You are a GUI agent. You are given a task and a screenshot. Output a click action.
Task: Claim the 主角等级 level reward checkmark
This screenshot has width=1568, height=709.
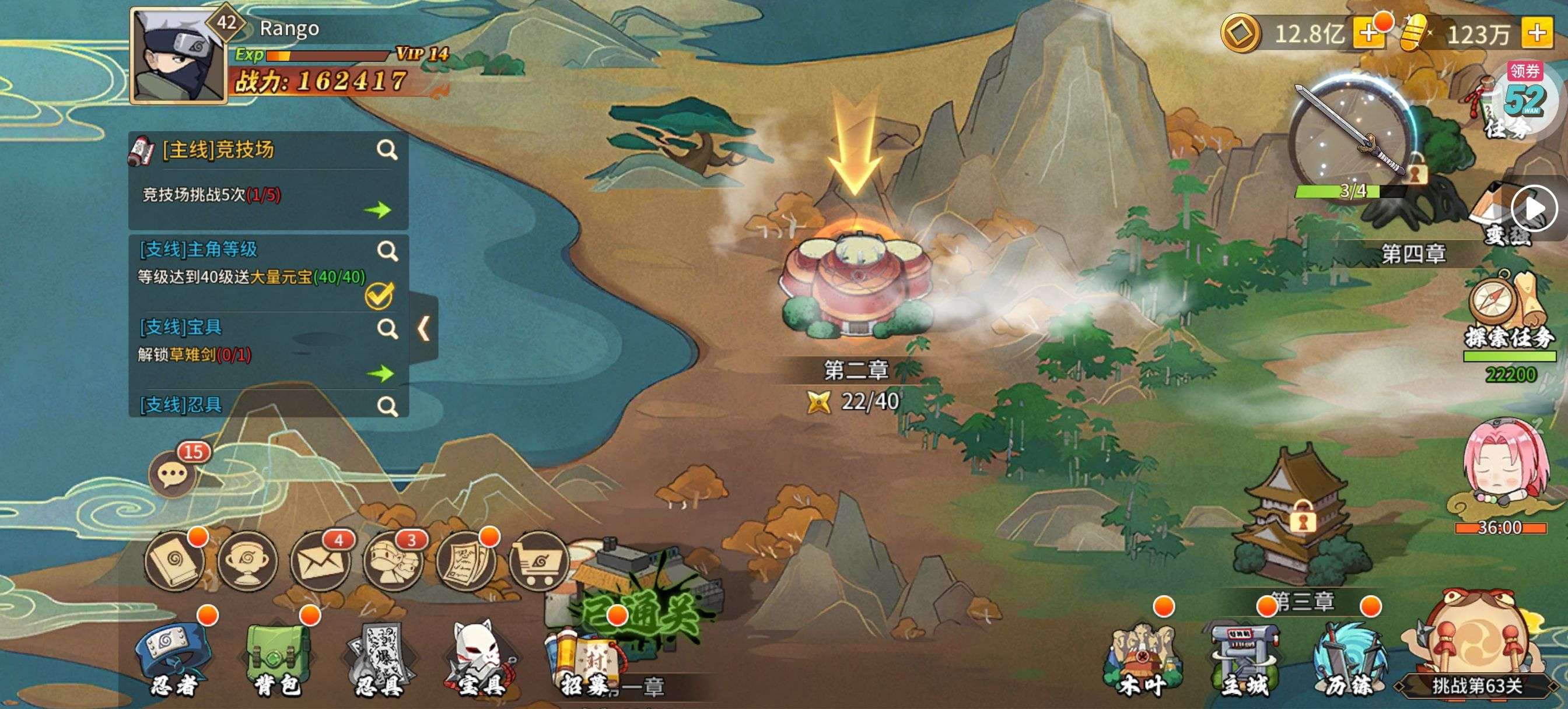(379, 296)
